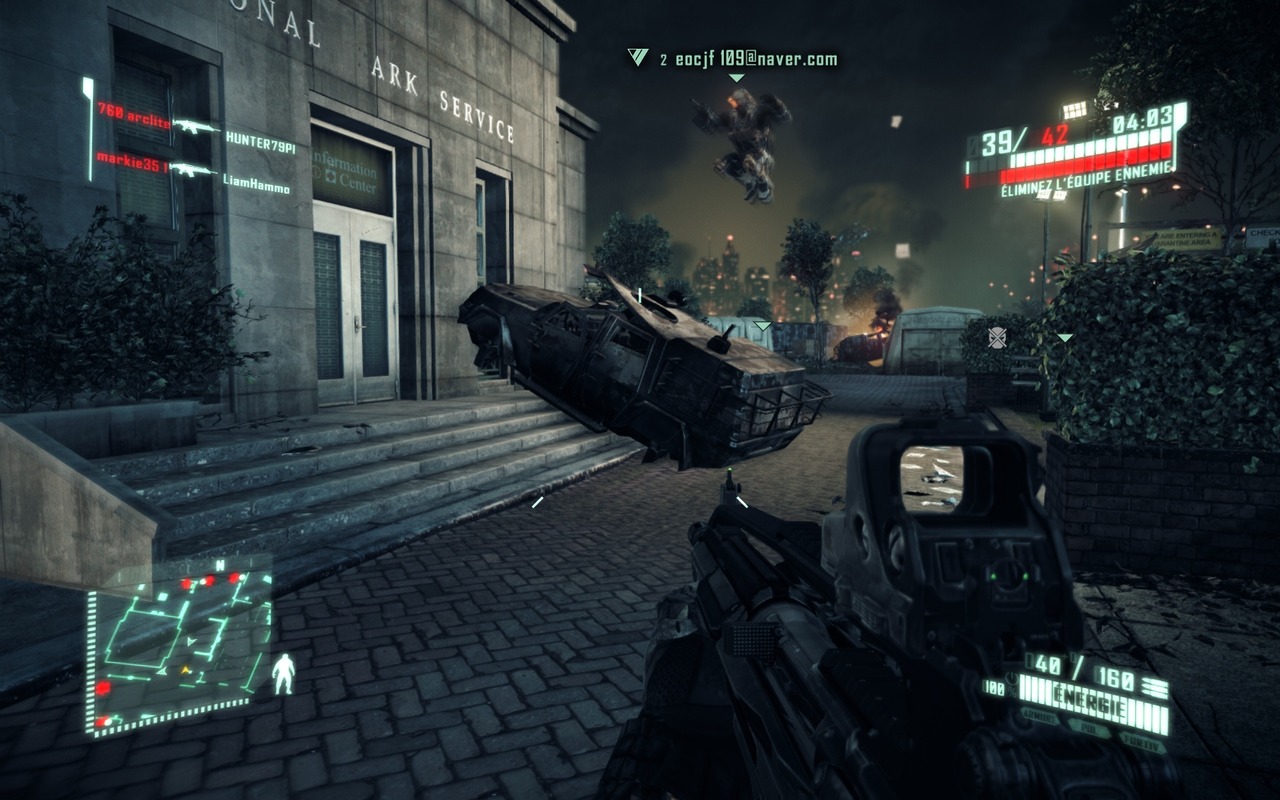Image resolution: width=1280 pixels, height=800 pixels.
Task: Click the fire mode bars icon
Action: [x=1155, y=686]
